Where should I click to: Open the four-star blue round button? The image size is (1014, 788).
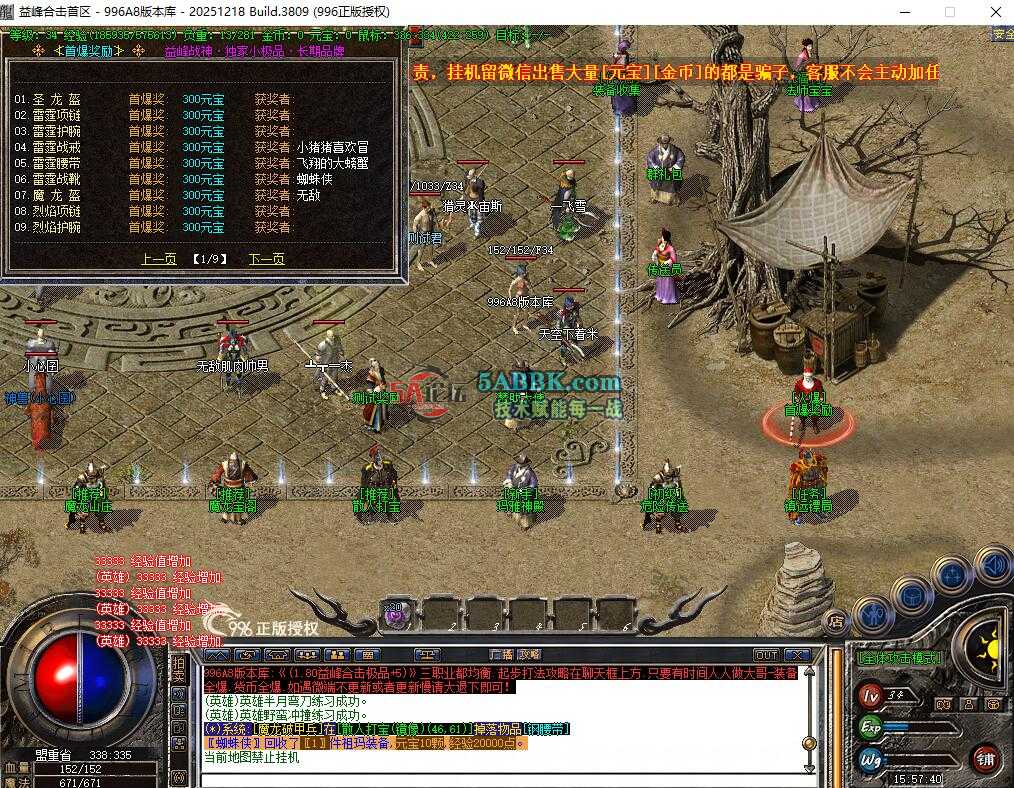[950, 577]
